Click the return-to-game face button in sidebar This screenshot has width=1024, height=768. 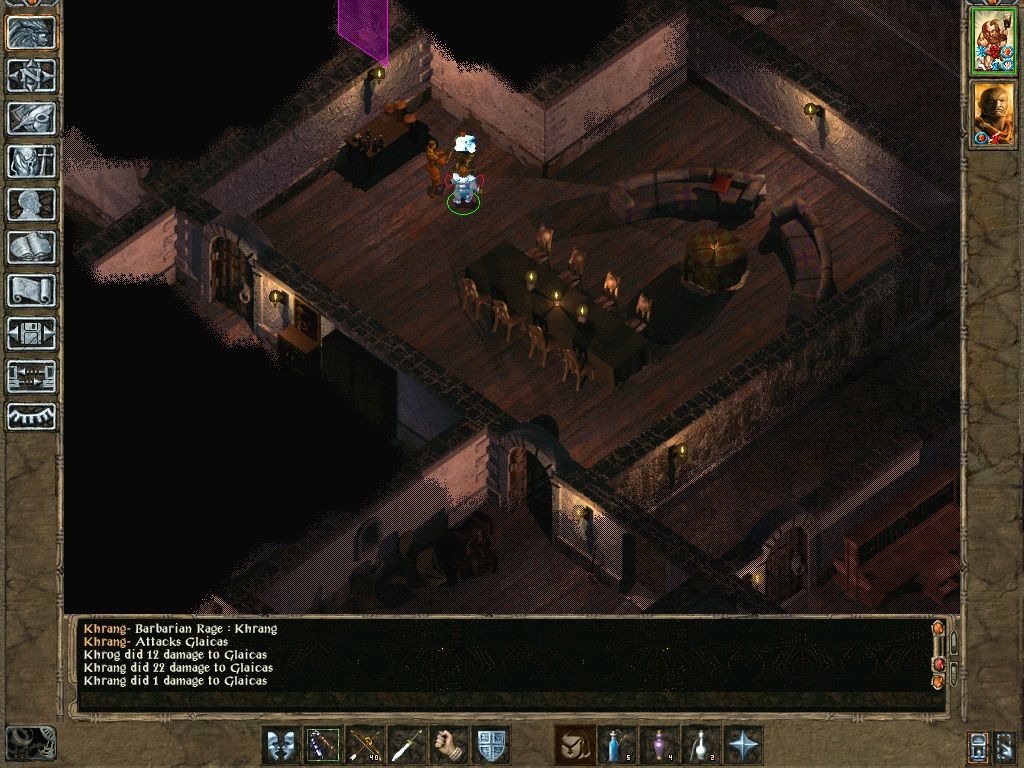coord(32,33)
